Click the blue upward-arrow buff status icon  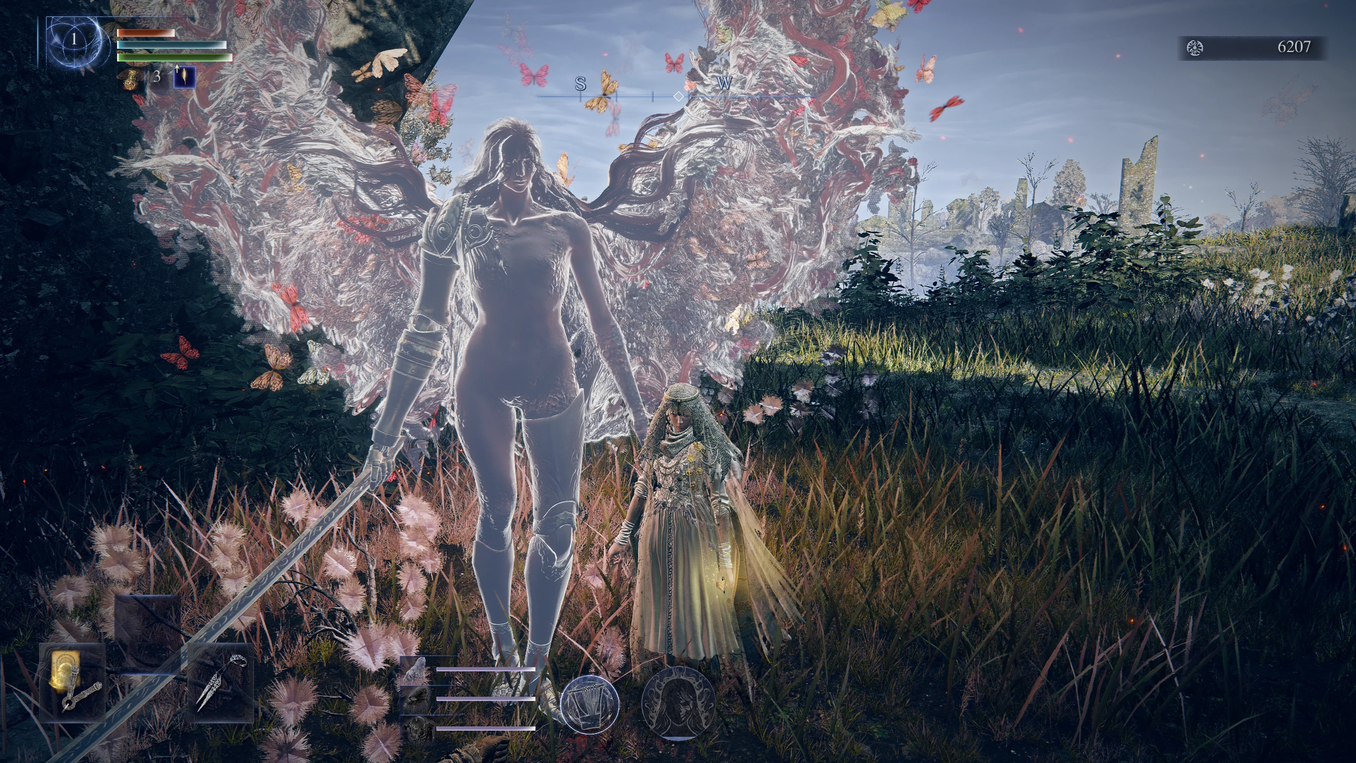184,76
